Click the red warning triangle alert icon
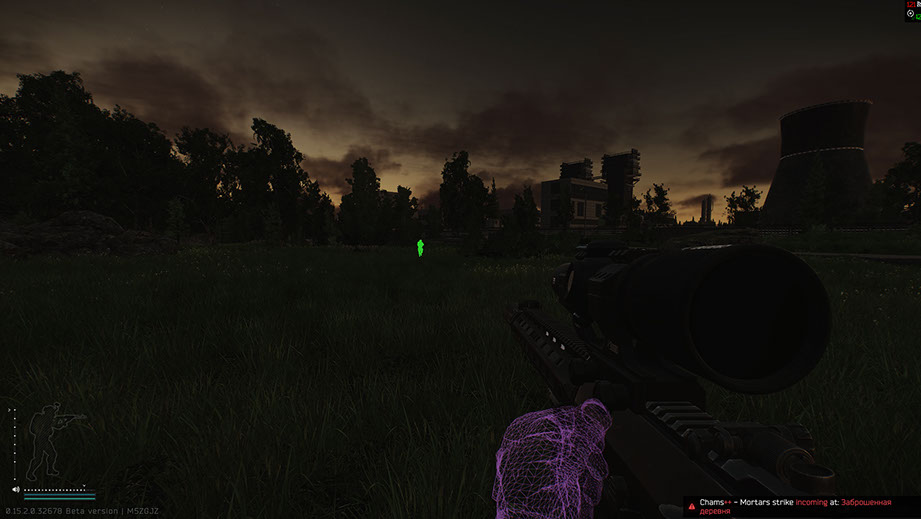Screen dimensions: 921x519 click(x=691, y=507)
